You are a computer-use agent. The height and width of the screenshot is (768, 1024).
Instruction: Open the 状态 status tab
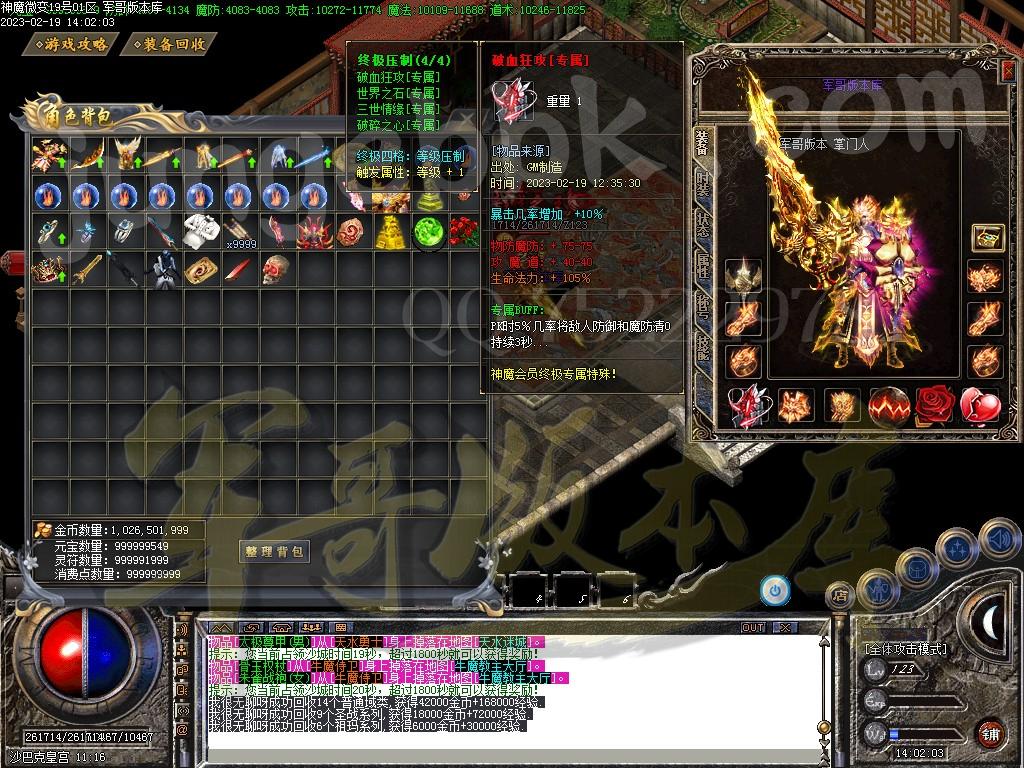(x=703, y=222)
